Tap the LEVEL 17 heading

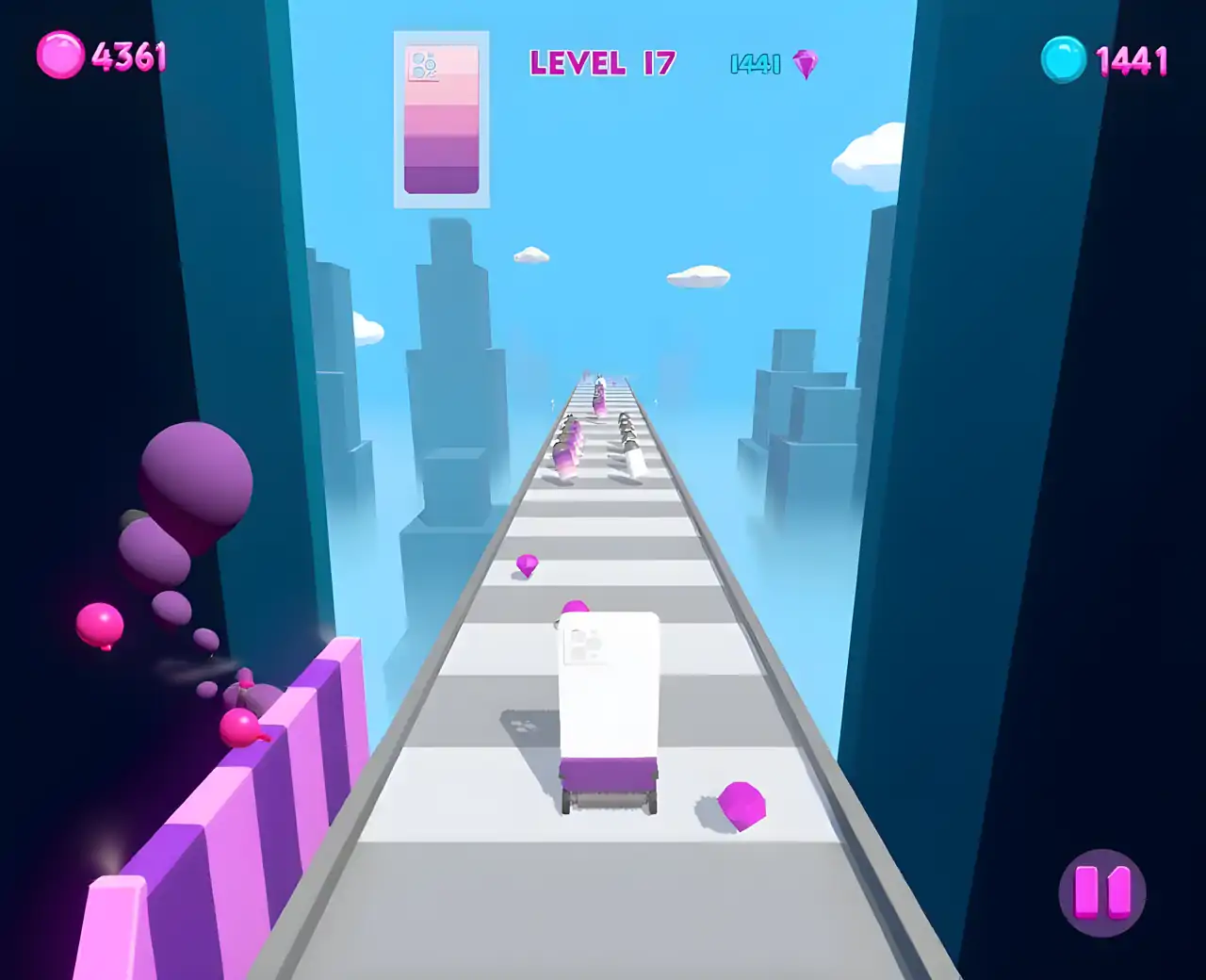click(x=603, y=61)
